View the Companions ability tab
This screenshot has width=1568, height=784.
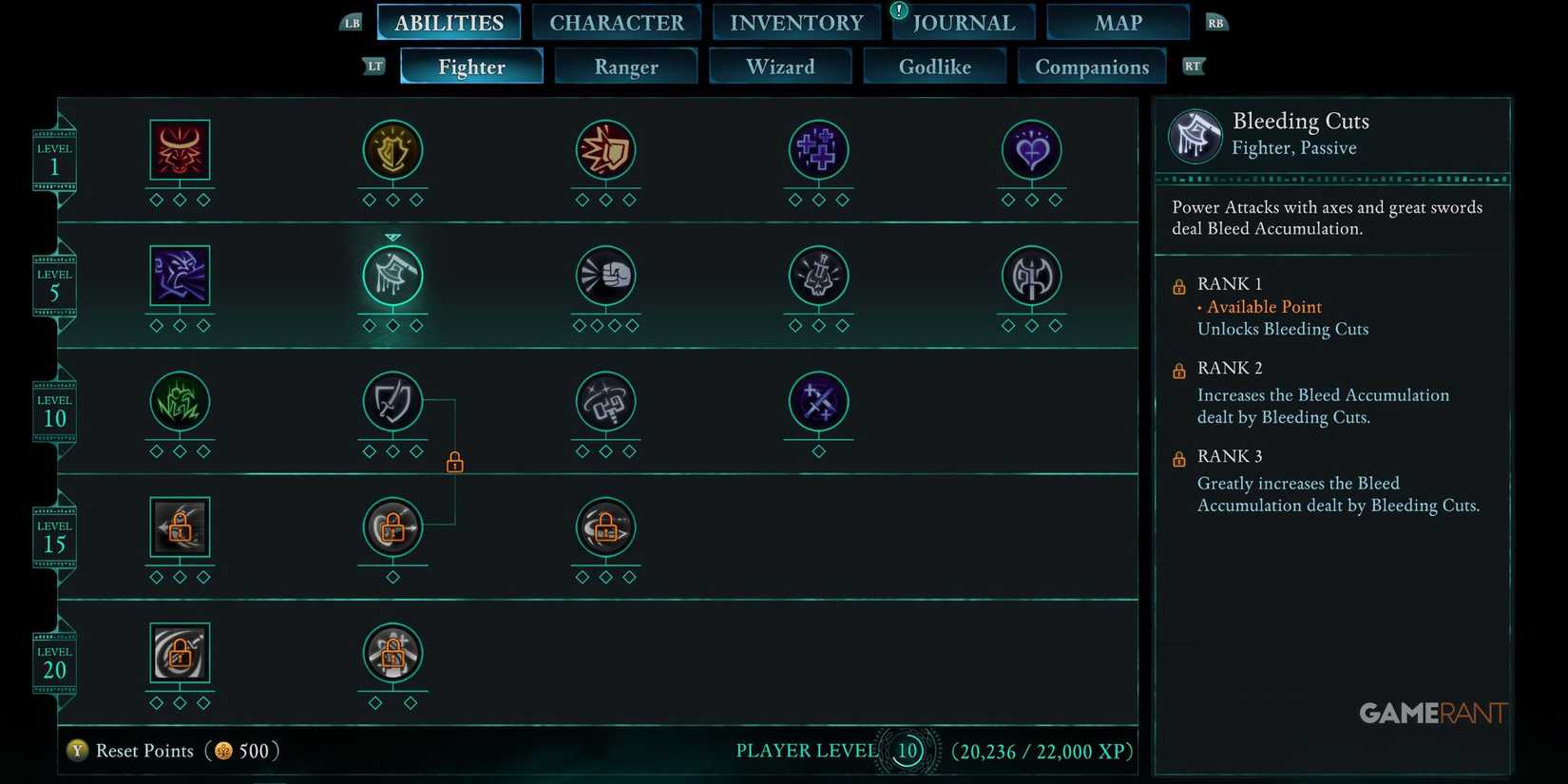tap(1091, 66)
